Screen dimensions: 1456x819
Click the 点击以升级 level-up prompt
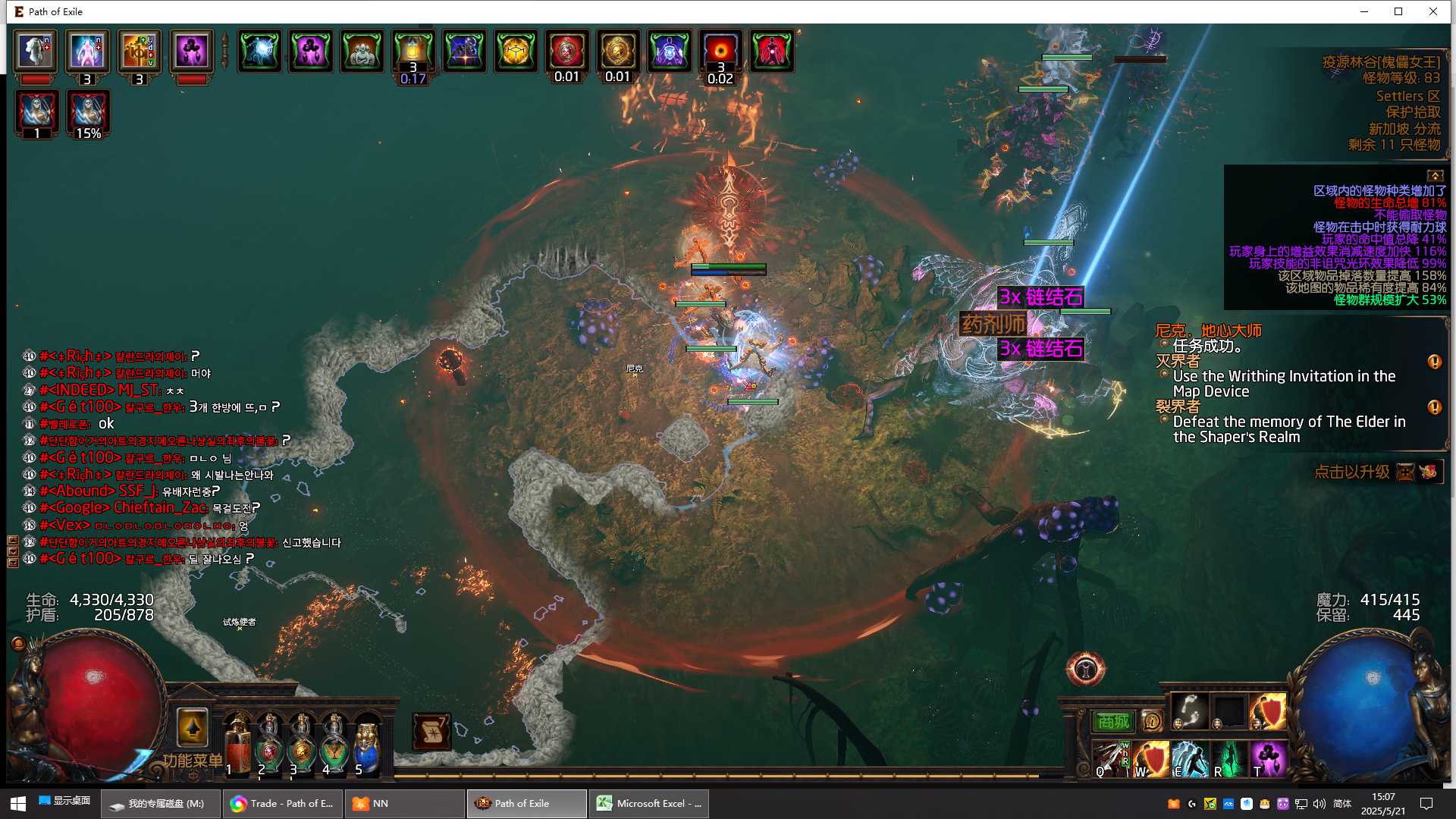(x=1352, y=472)
